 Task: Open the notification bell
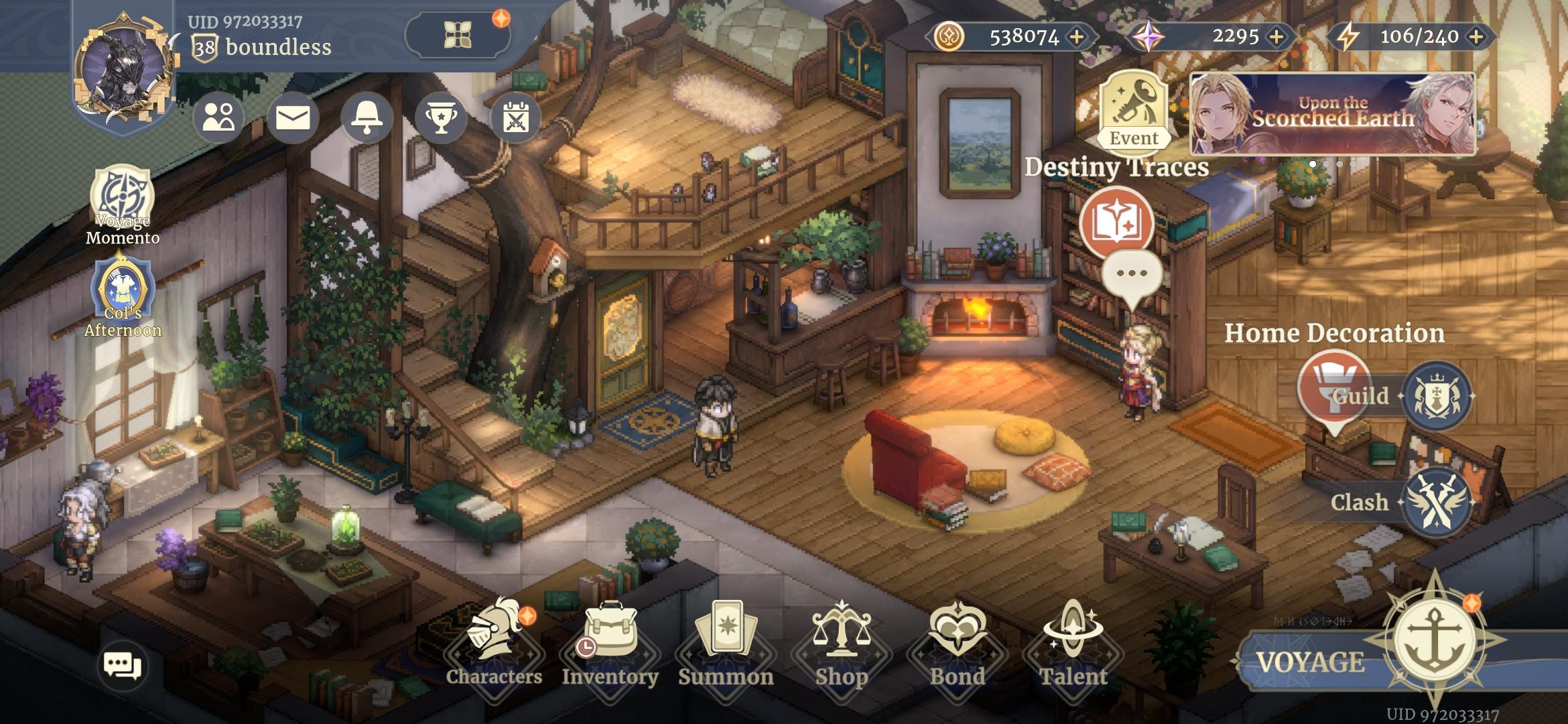pos(367,119)
